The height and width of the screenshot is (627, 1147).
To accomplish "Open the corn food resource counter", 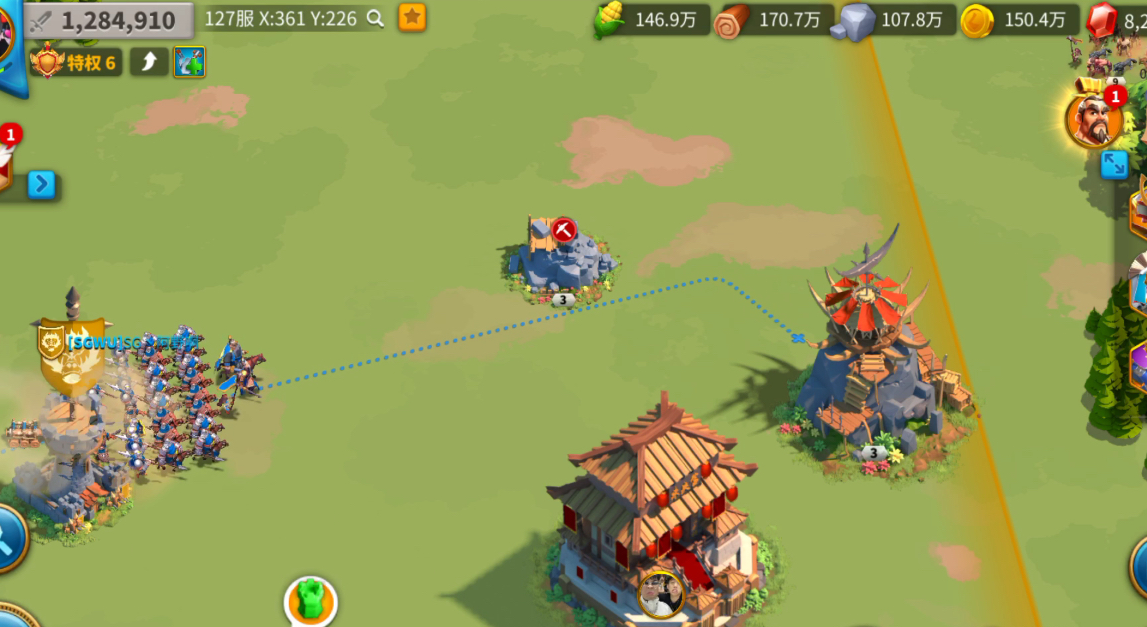I will (651, 20).
